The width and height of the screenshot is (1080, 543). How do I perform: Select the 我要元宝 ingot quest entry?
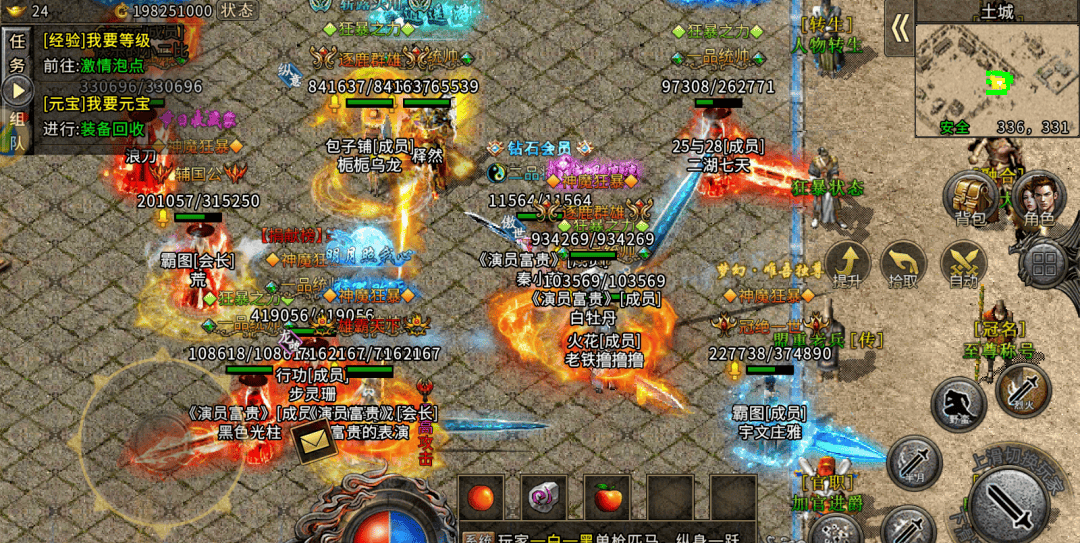click(x=96, y=104)
